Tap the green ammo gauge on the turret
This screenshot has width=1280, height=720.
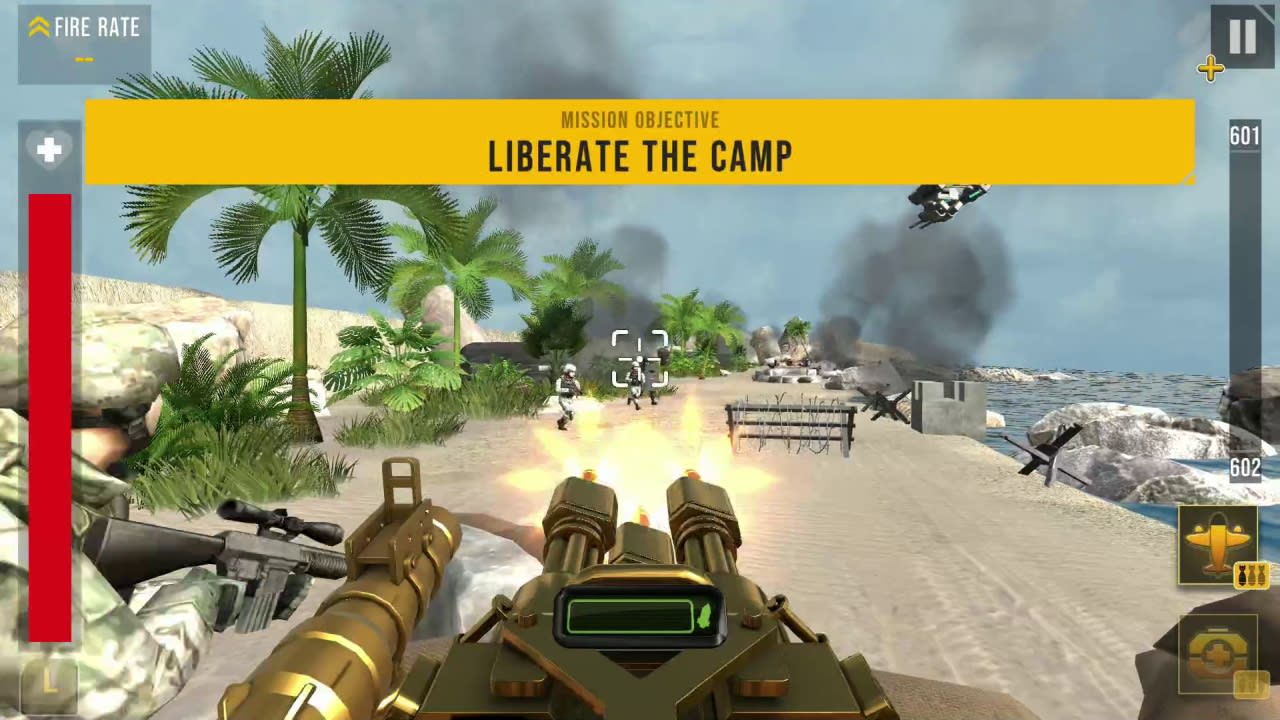(640, 617)
